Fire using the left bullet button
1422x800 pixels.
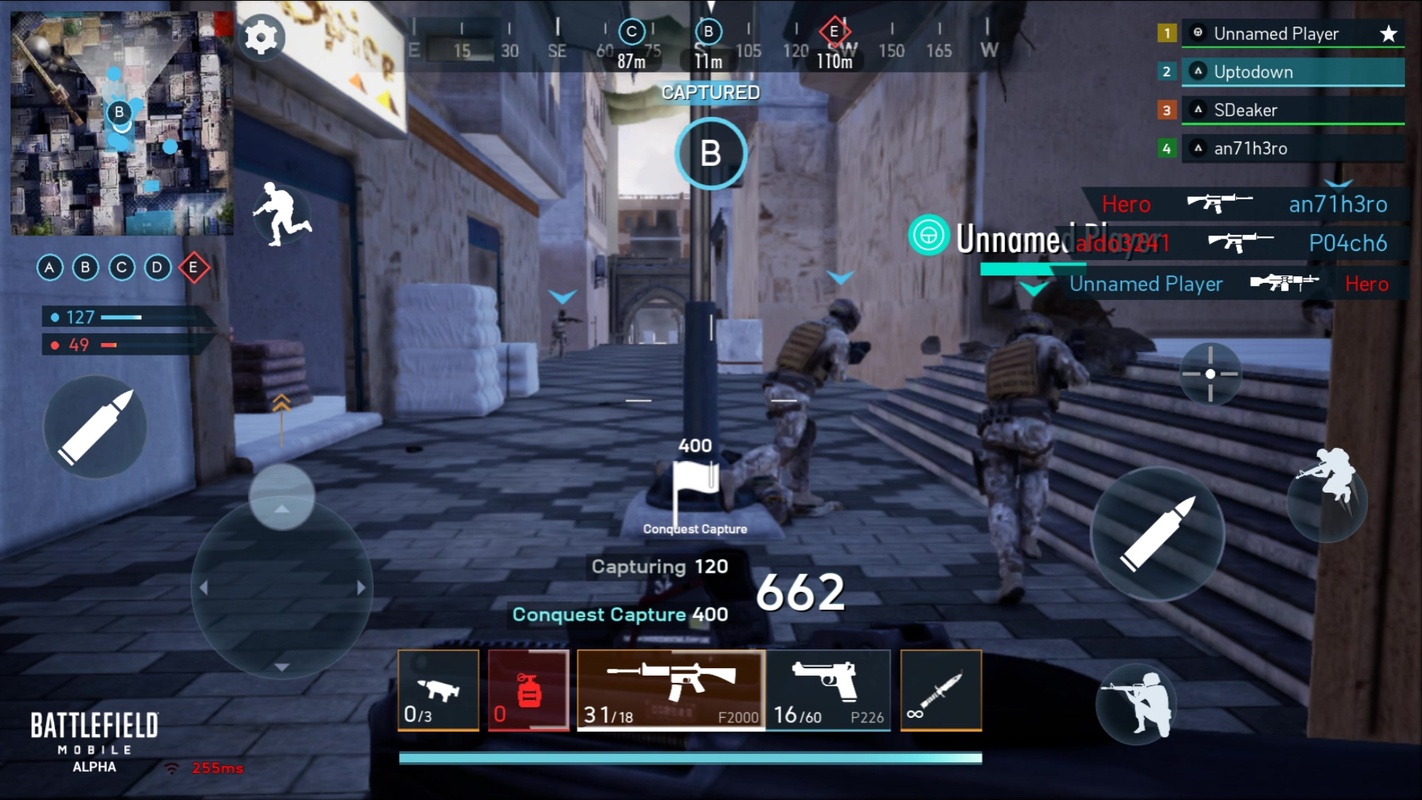95,427
